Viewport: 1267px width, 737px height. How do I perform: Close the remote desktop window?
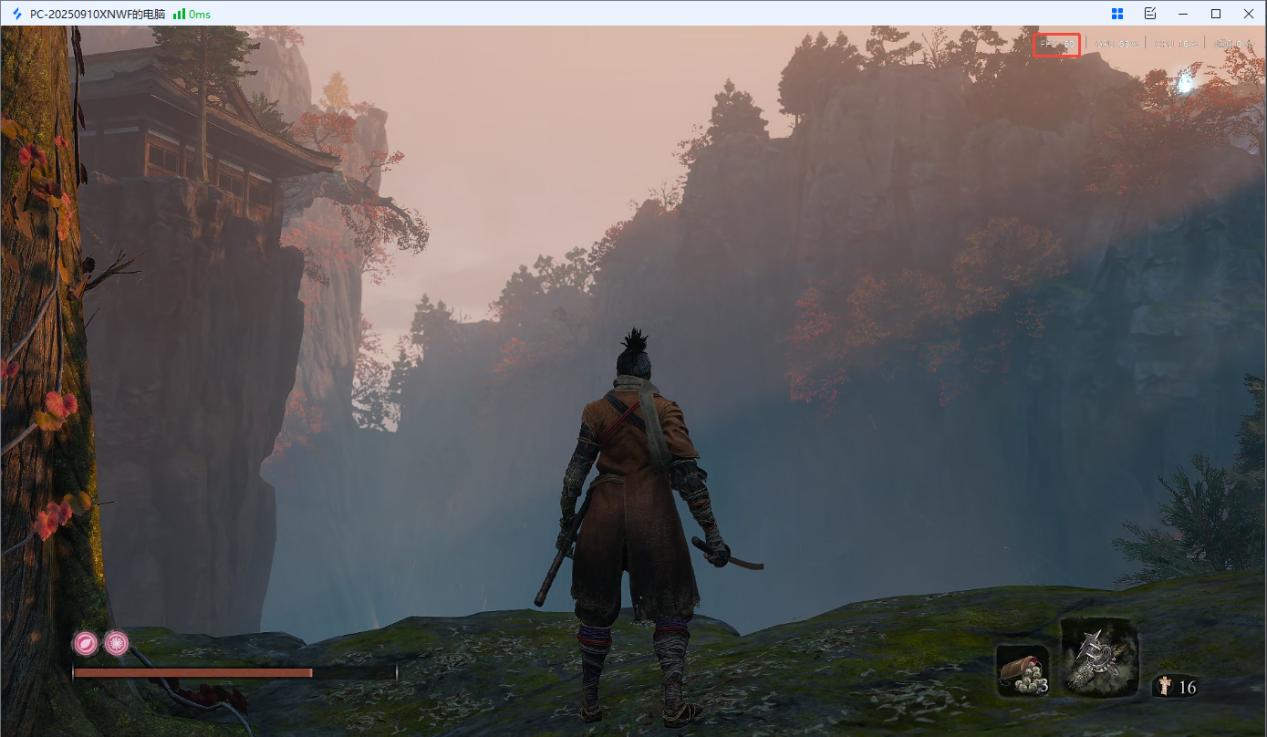pyautogui.click(x=1248, y=14)
